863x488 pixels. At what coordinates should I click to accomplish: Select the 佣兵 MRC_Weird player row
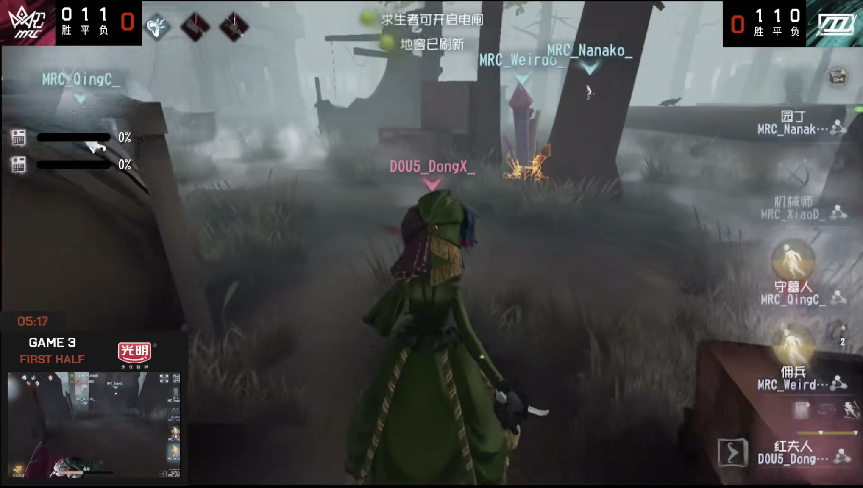click(794, 377)
